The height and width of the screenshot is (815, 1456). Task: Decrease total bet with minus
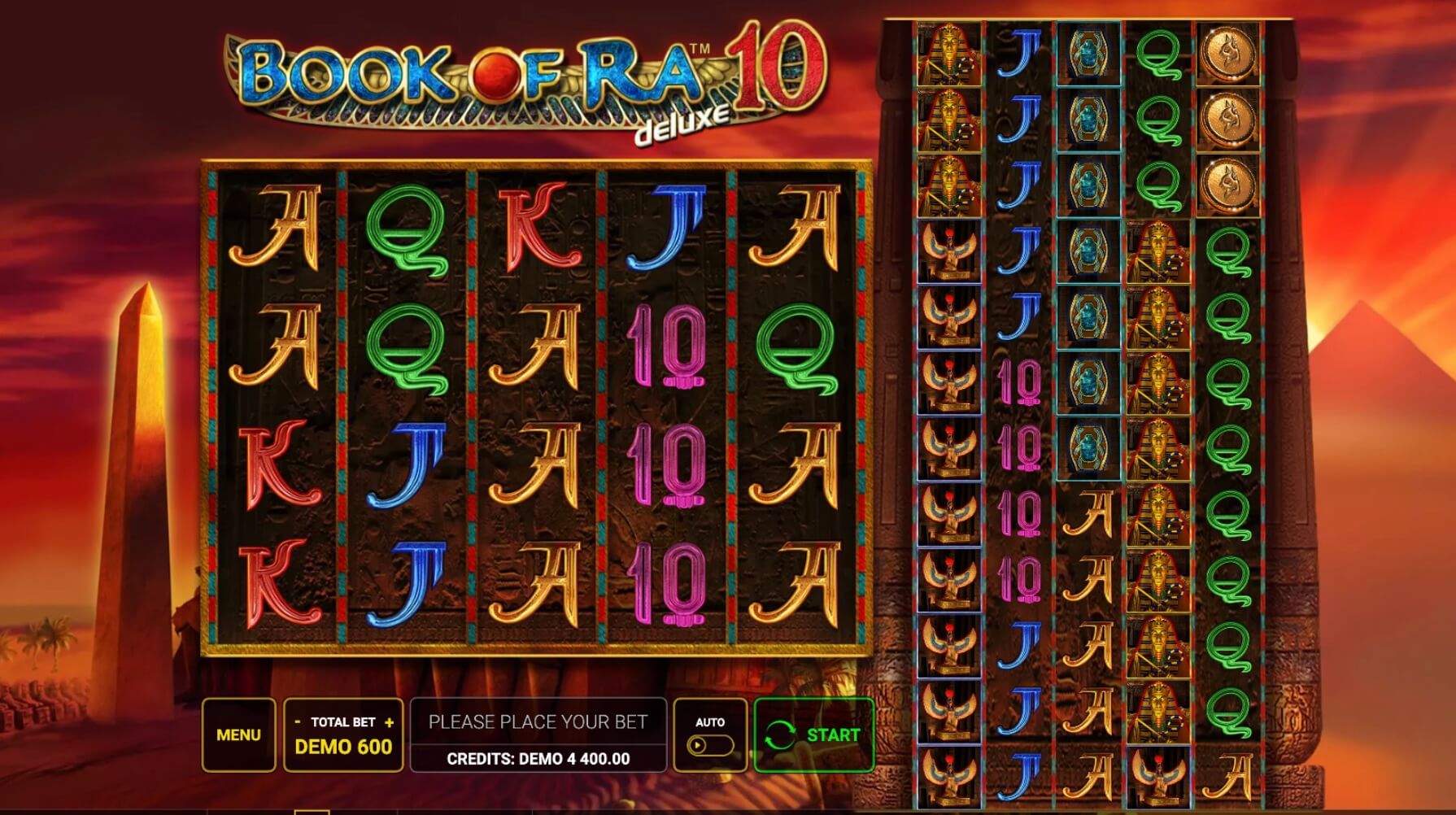(x=298, y=722)
